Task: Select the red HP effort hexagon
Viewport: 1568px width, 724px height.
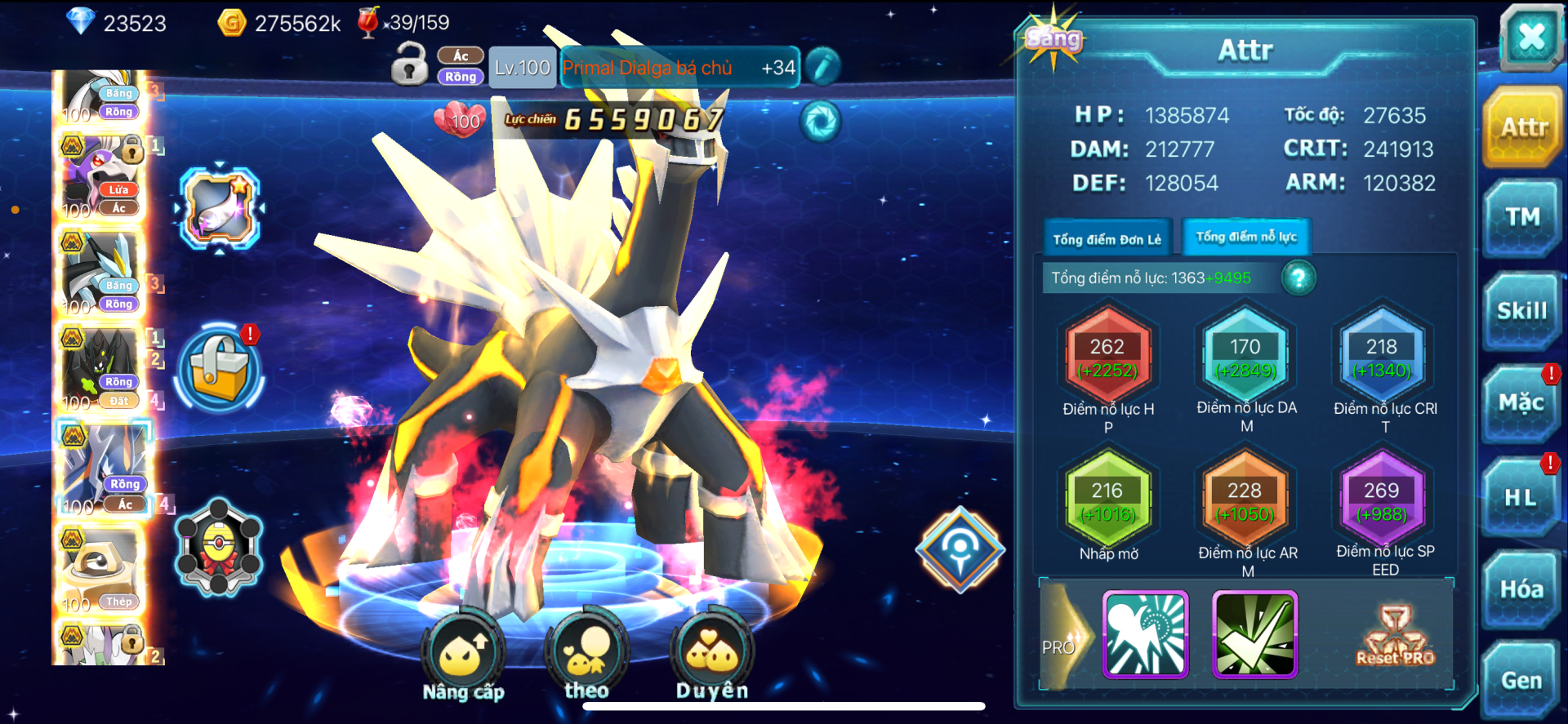Action: pos(1107,358)
